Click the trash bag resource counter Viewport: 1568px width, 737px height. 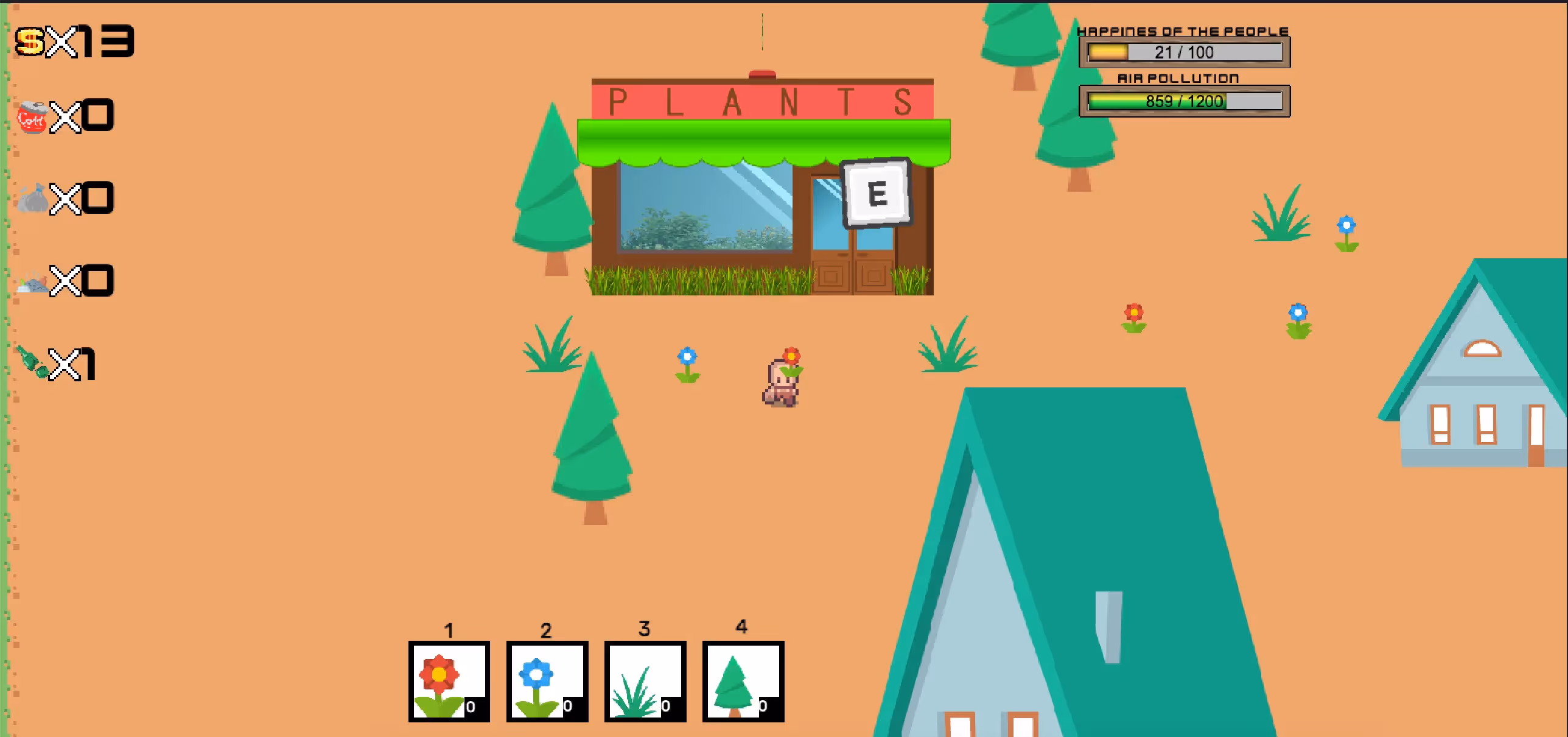click(67, 198)
